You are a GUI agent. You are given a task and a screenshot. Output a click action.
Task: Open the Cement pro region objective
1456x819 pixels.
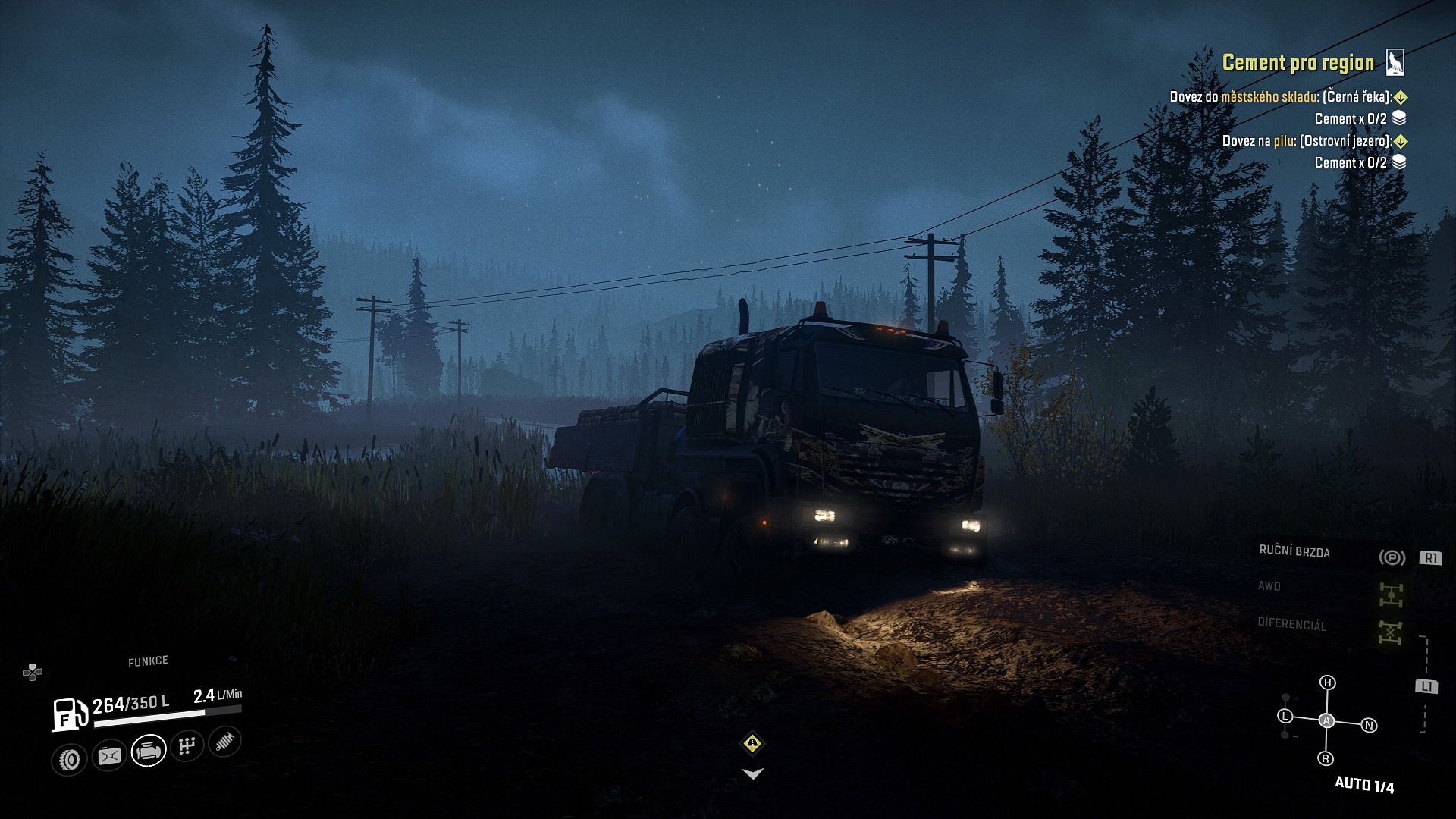1298,62
